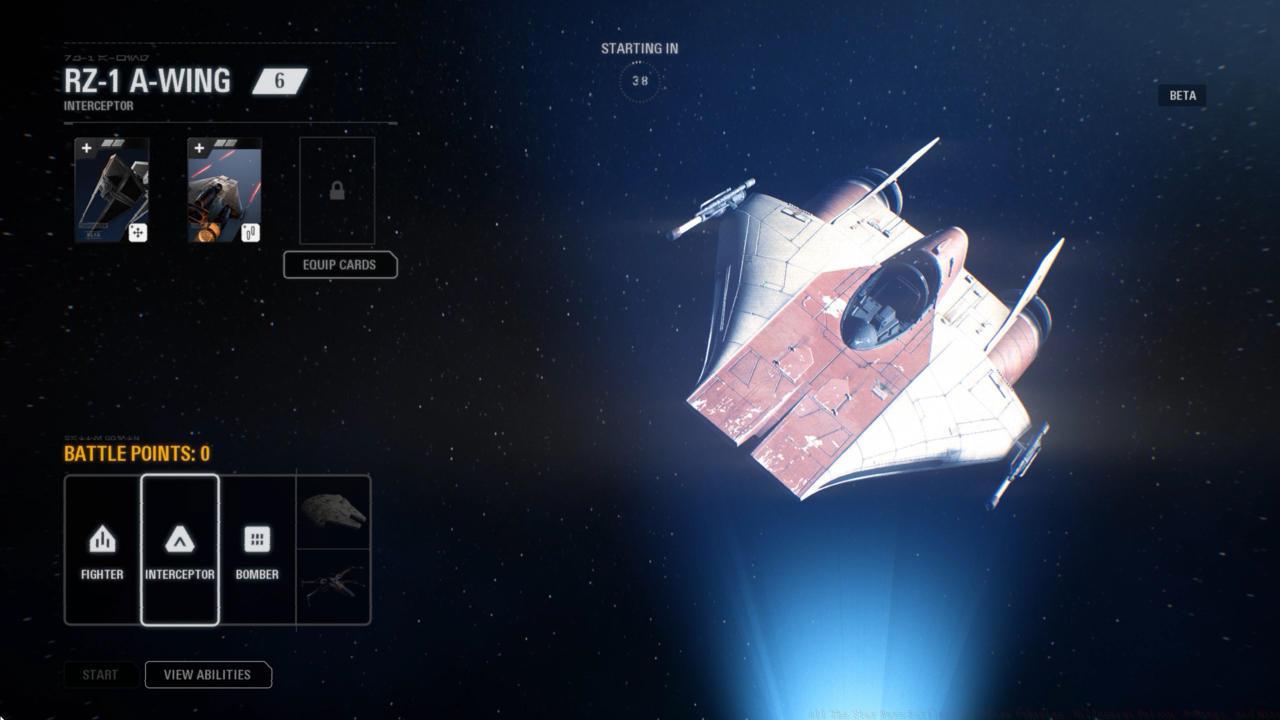Click the BETA label in the top-right corner
The width and height of the screenshot is (1280, 720).
1181,95
